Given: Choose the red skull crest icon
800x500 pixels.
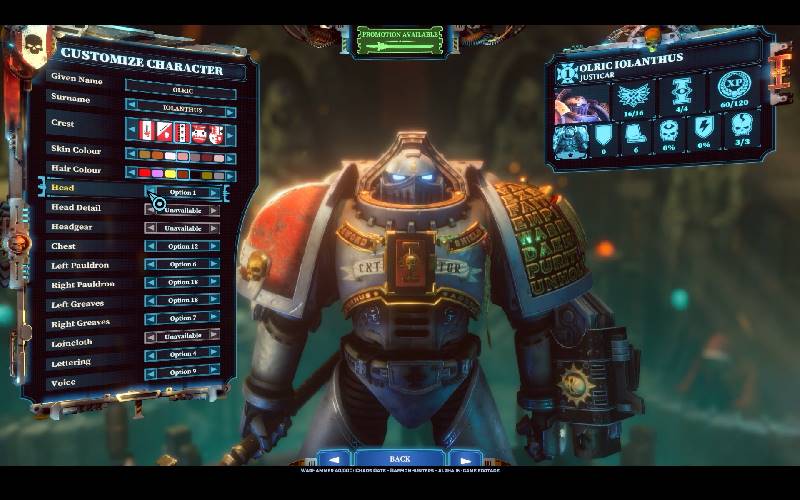Looking at the screenshot, I should 199,132.
